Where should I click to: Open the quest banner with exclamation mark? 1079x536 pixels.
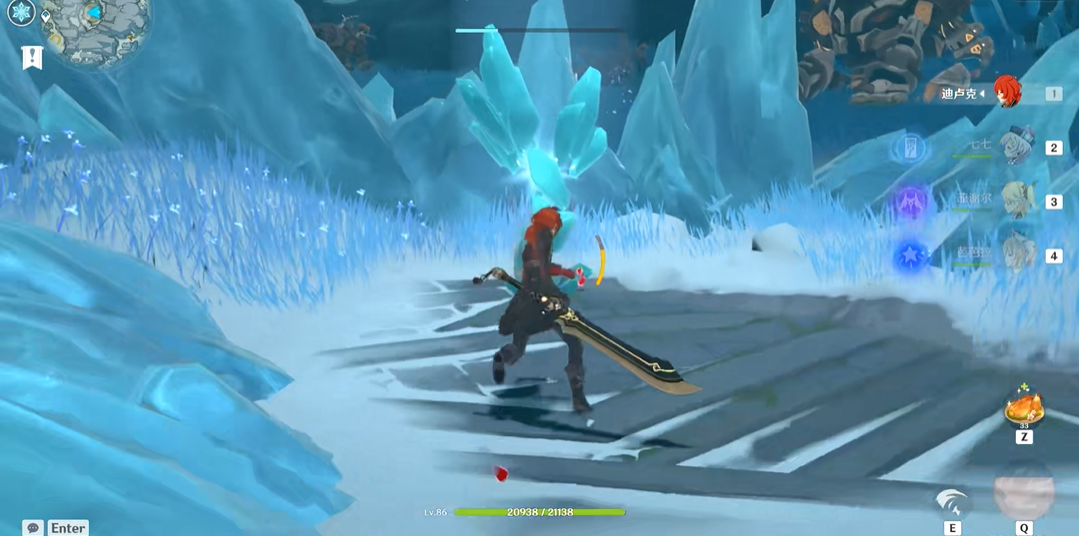coord(32,58)
